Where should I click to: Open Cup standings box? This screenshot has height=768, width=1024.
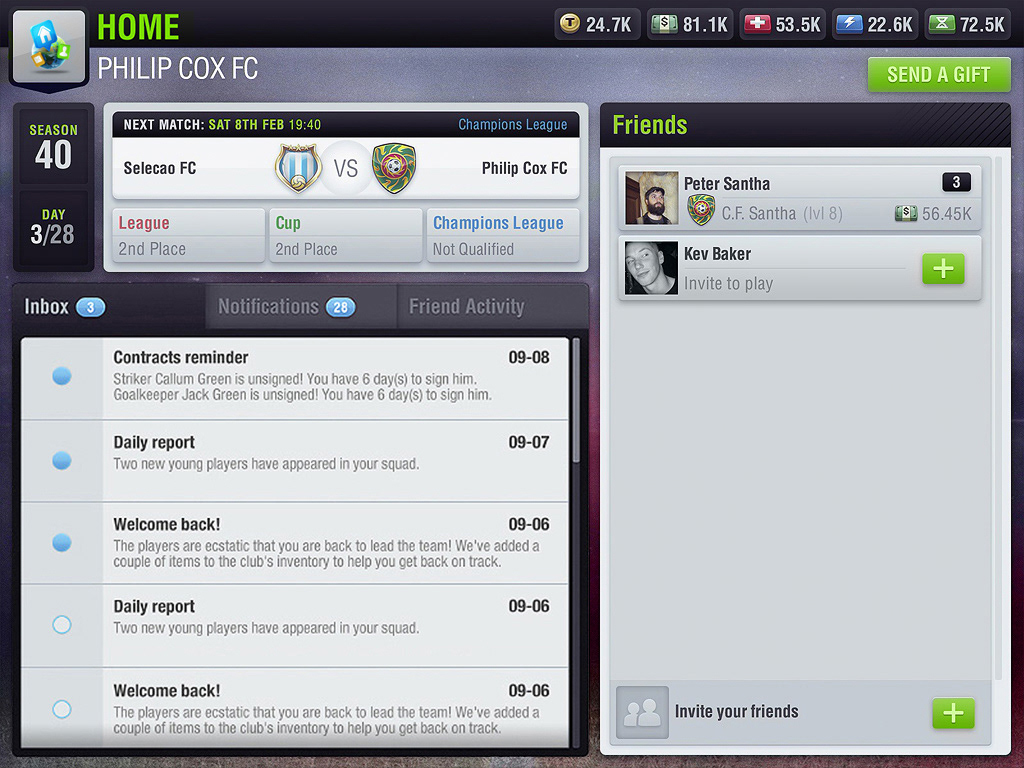tap(345, 236)
